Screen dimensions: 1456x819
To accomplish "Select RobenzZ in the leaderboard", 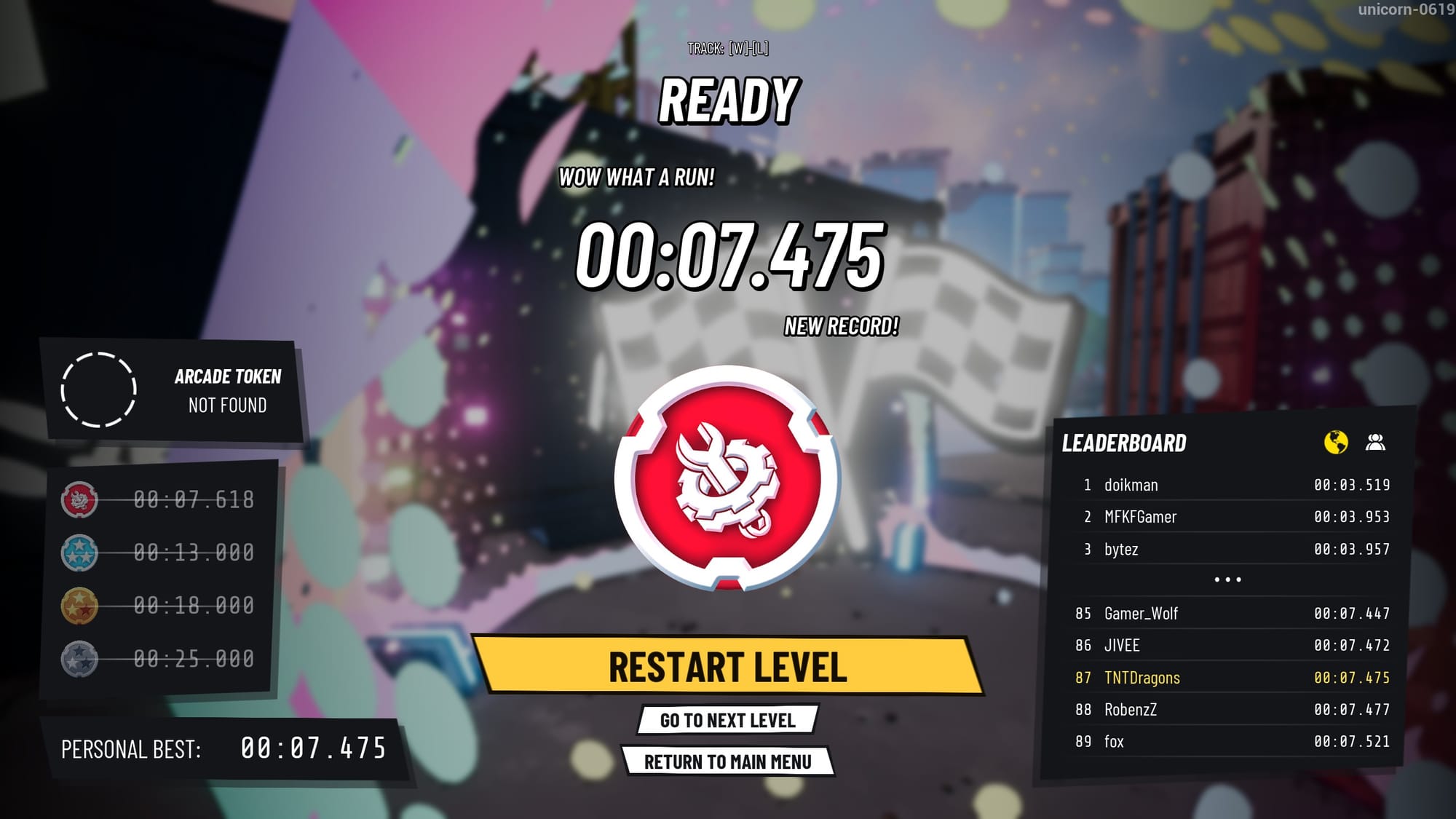I will (1232, 710).
